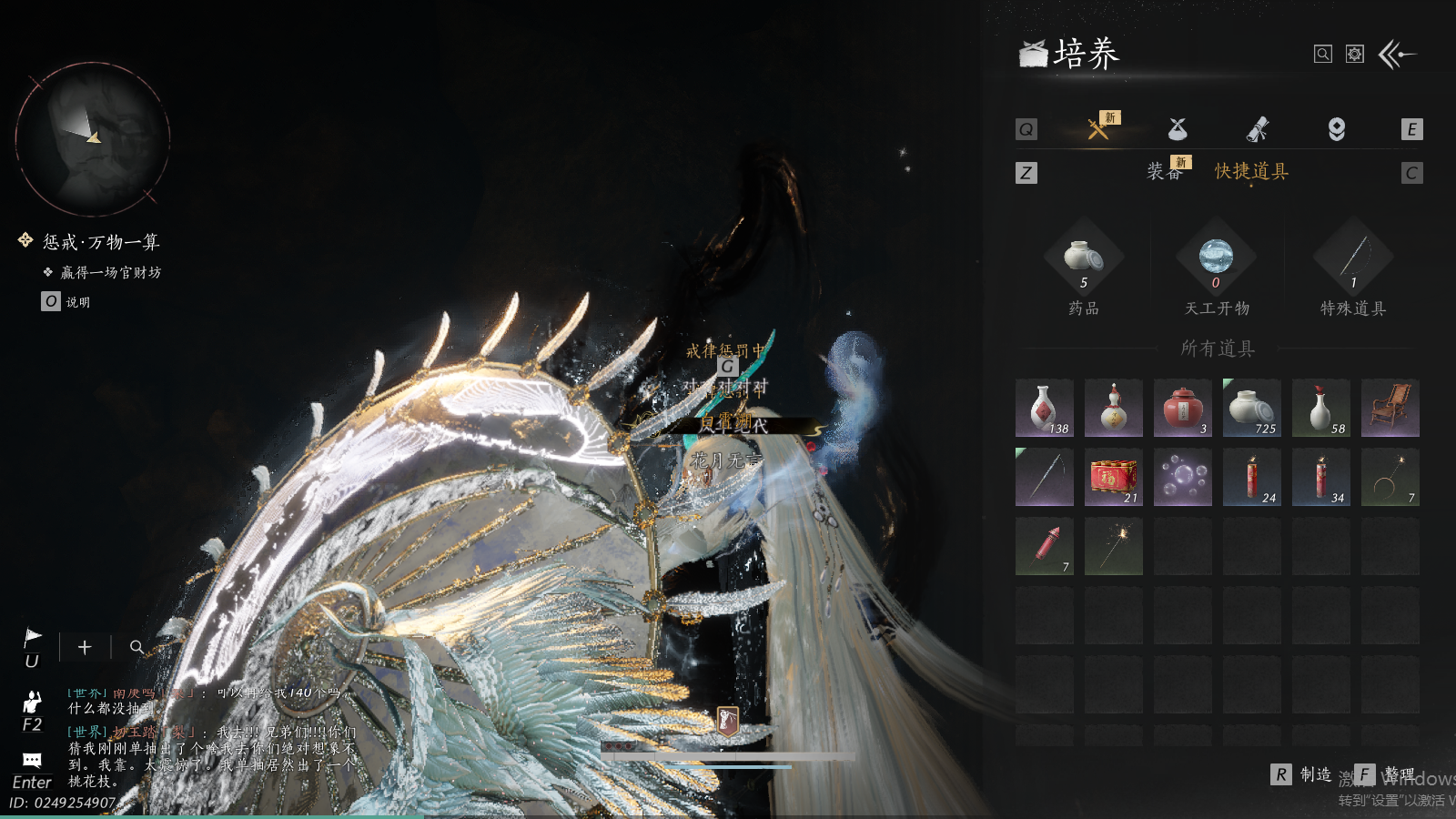Select the scroll tab icon
This screenshot has width=1456, height=819.
tap(1257, 129)
